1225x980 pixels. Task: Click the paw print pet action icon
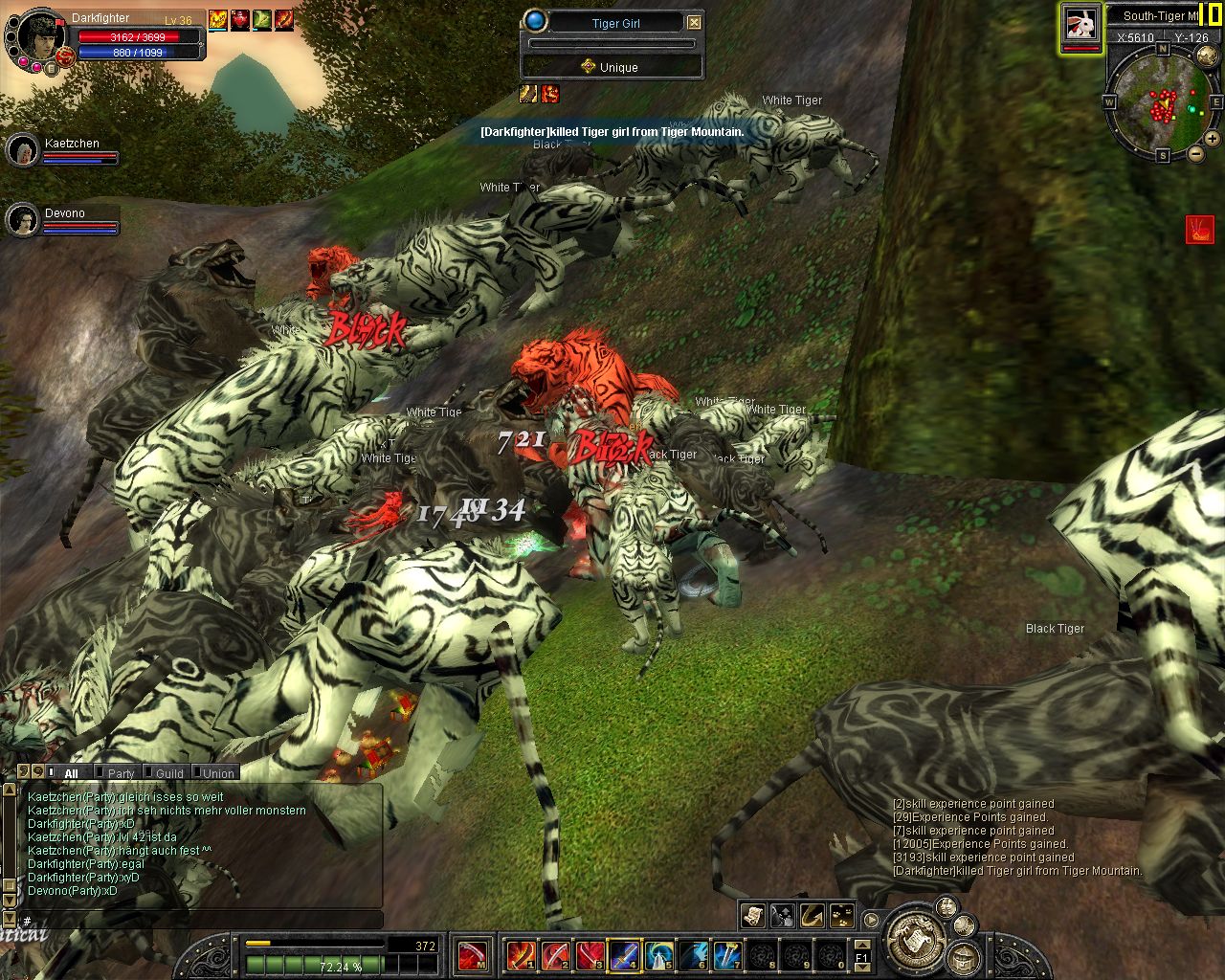pyautogui.click(x=841, y=916)
